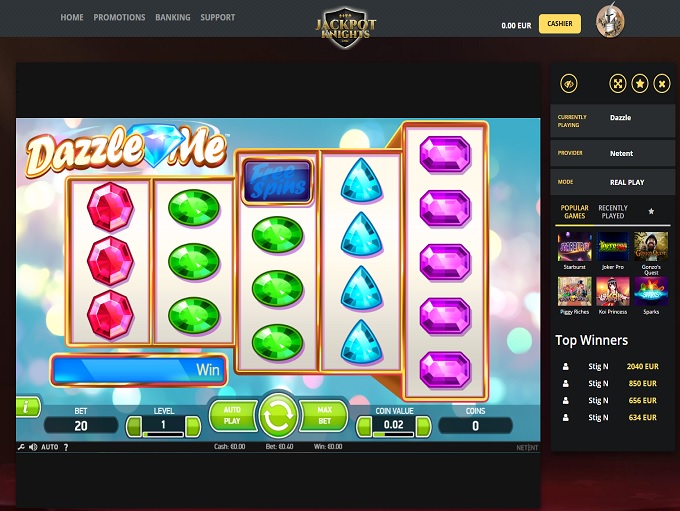Start Auto Play mode

[x=232, y=416]
